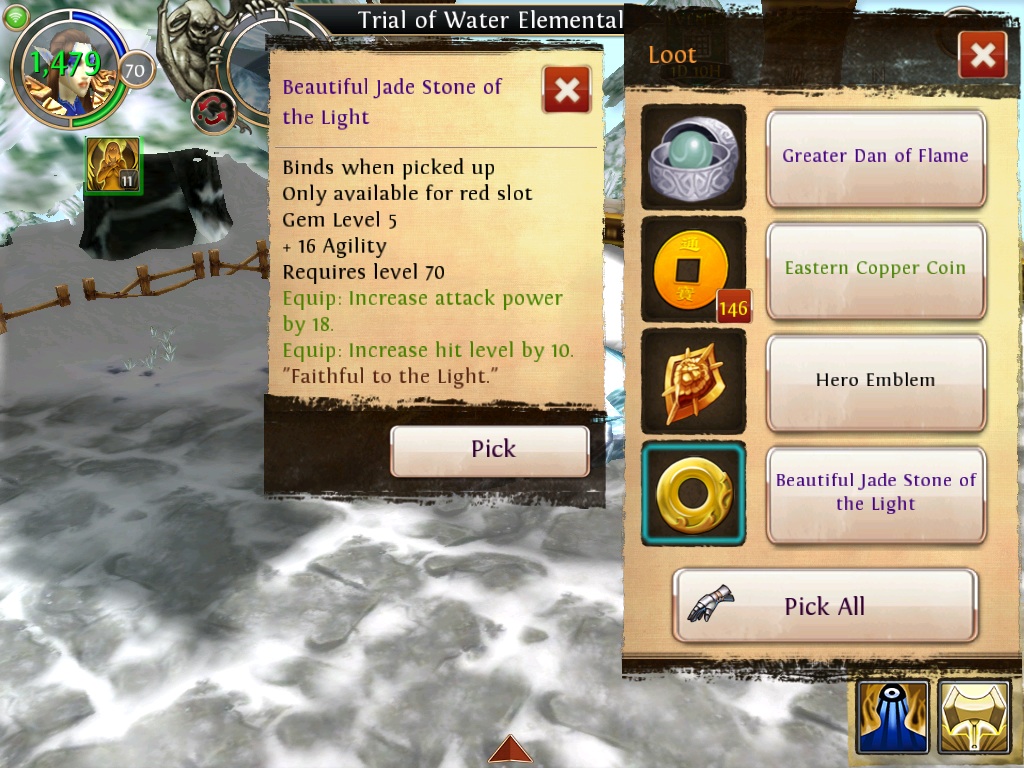
Task: Expand the bottom red arrow panel
Action: coord(510,749)
